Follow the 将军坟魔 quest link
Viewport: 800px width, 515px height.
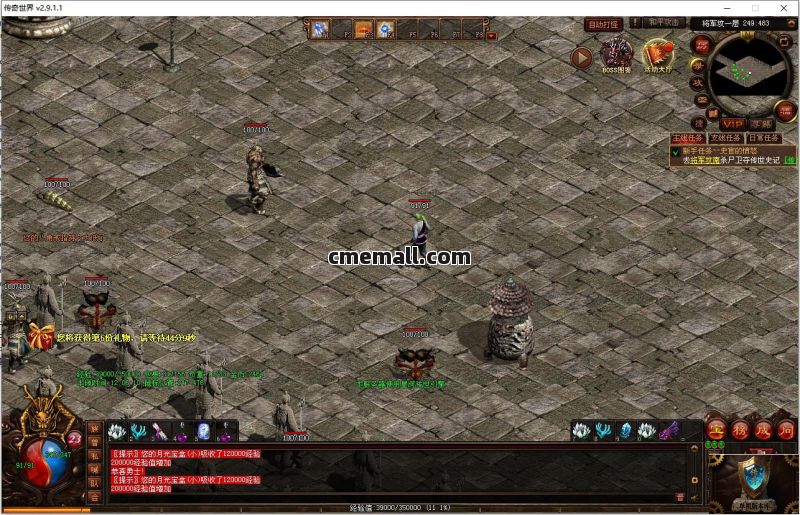pyautogui.click(x=706, y=160)
